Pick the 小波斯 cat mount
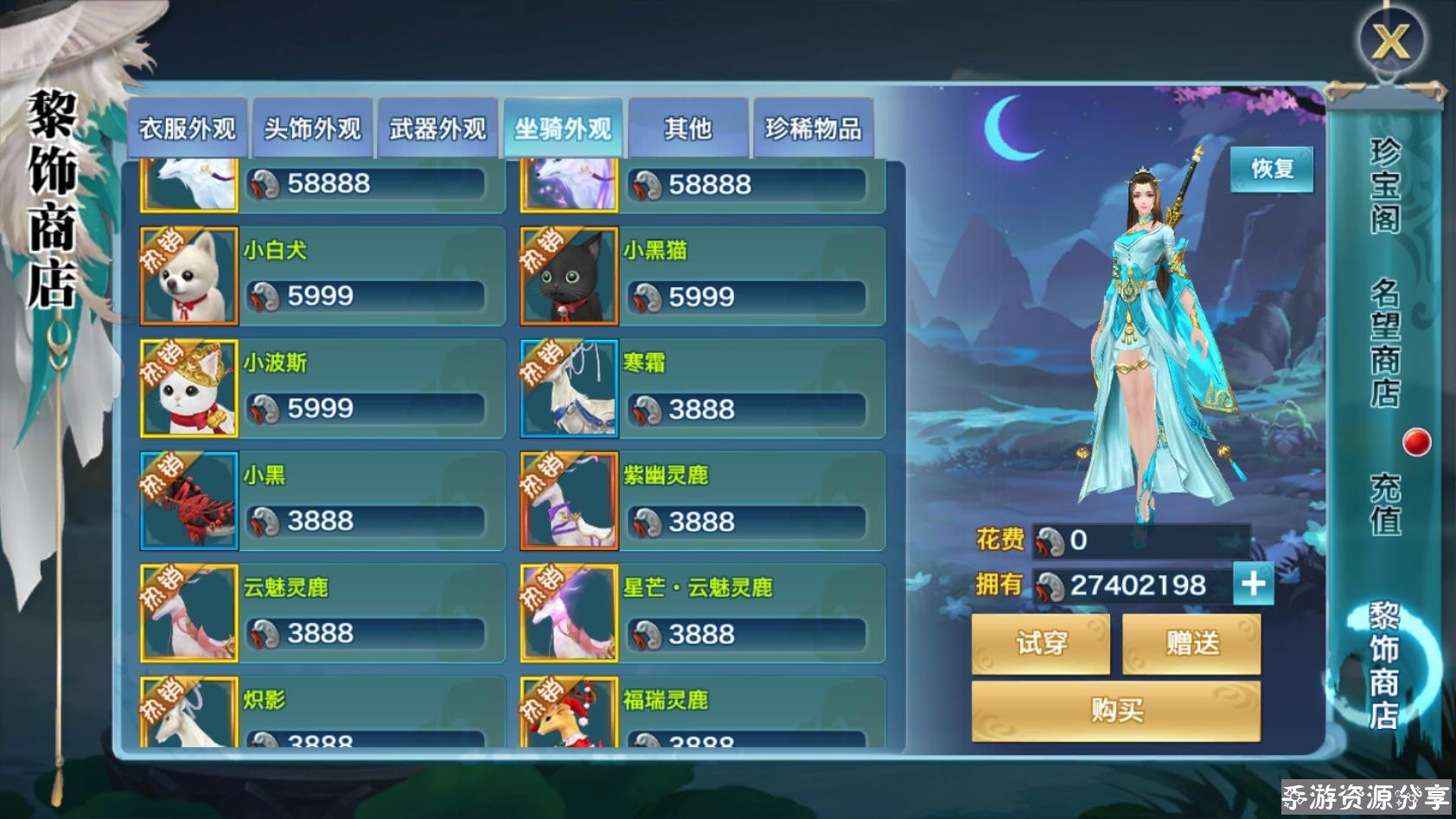1456x819 pixels. [322, 388]
